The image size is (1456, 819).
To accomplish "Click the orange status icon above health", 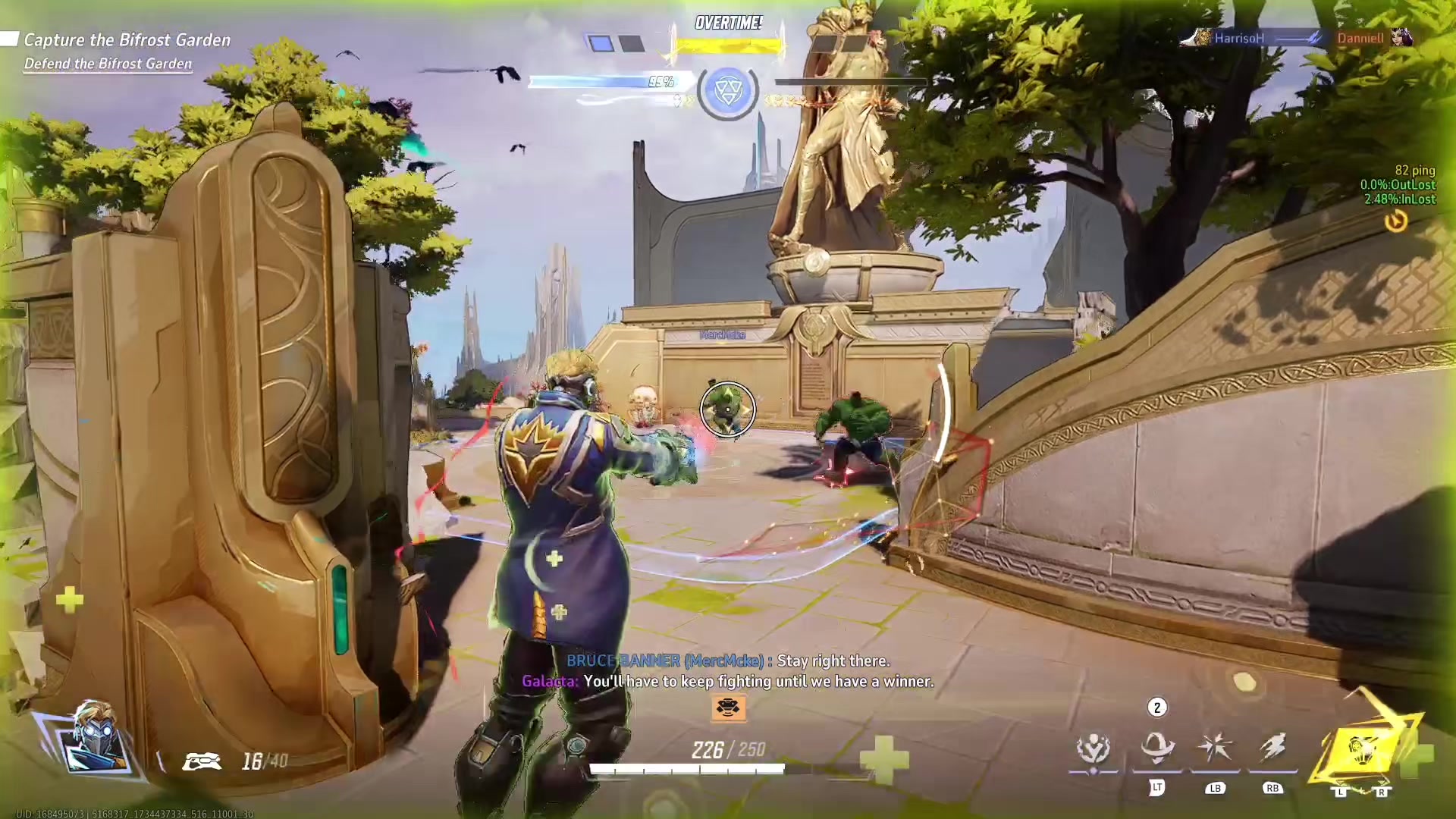I will pyautogui.click(x=728, y=708).
